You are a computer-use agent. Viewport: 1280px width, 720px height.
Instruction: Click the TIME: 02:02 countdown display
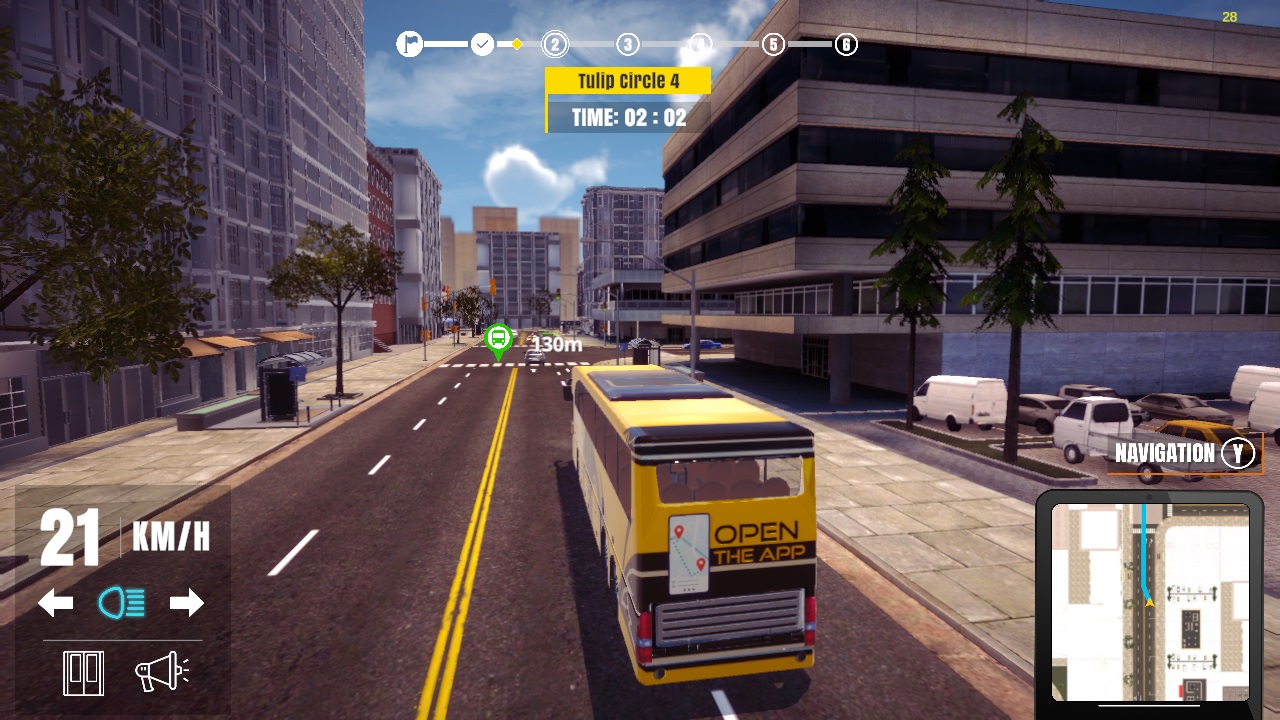(x=629, y=116)
